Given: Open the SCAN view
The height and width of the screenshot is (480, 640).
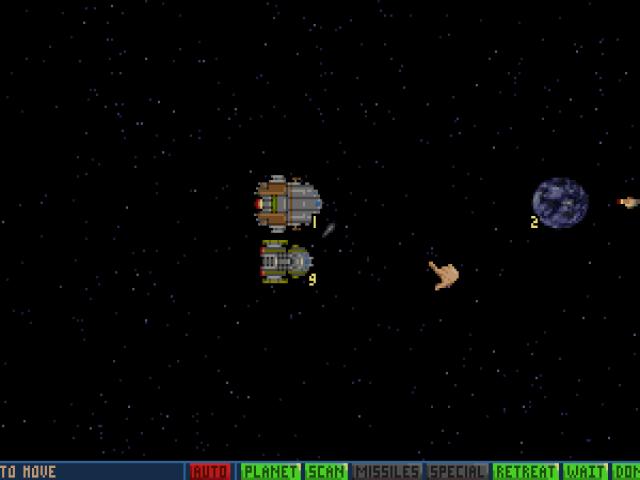Looking at the screenshot, I should [x=327, y=471].
